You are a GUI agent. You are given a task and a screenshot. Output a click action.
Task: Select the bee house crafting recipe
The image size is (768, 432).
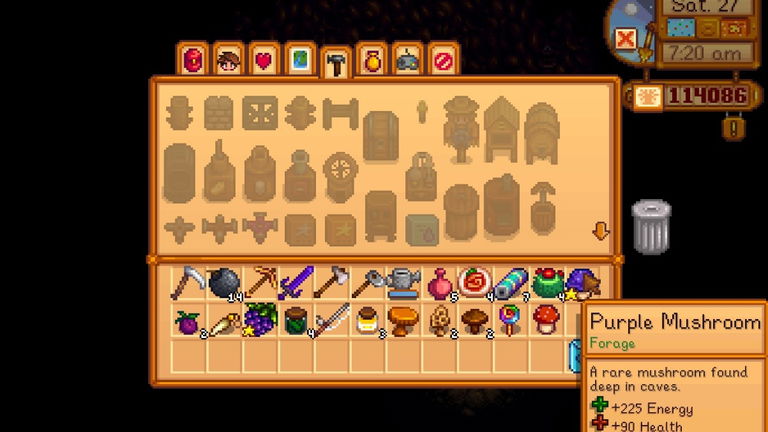pos(500,130)
